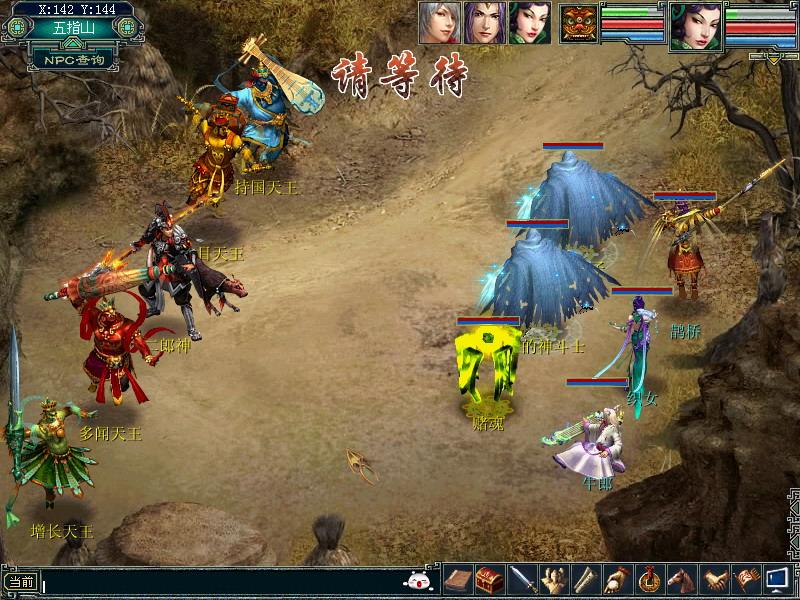Click the chat text input box

pos(220,581)
